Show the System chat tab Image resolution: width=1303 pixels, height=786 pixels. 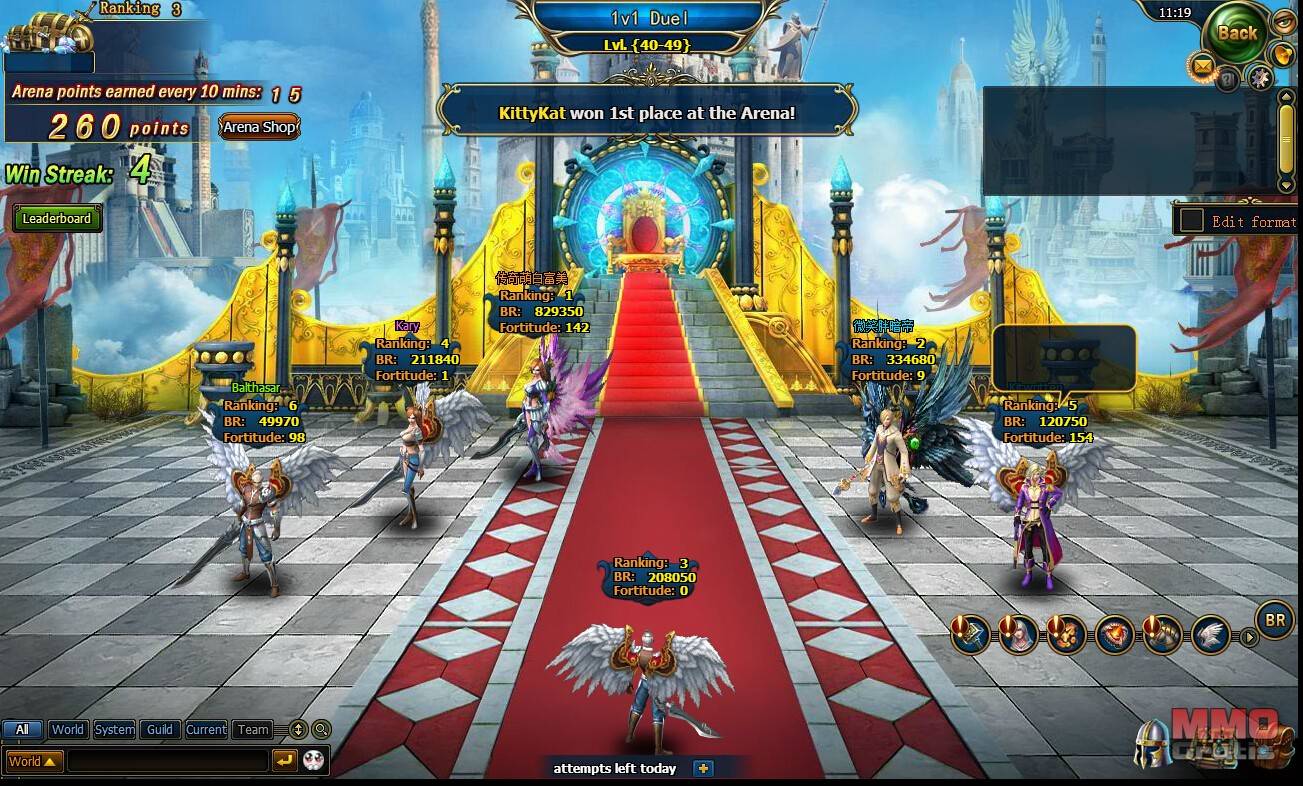114,730
